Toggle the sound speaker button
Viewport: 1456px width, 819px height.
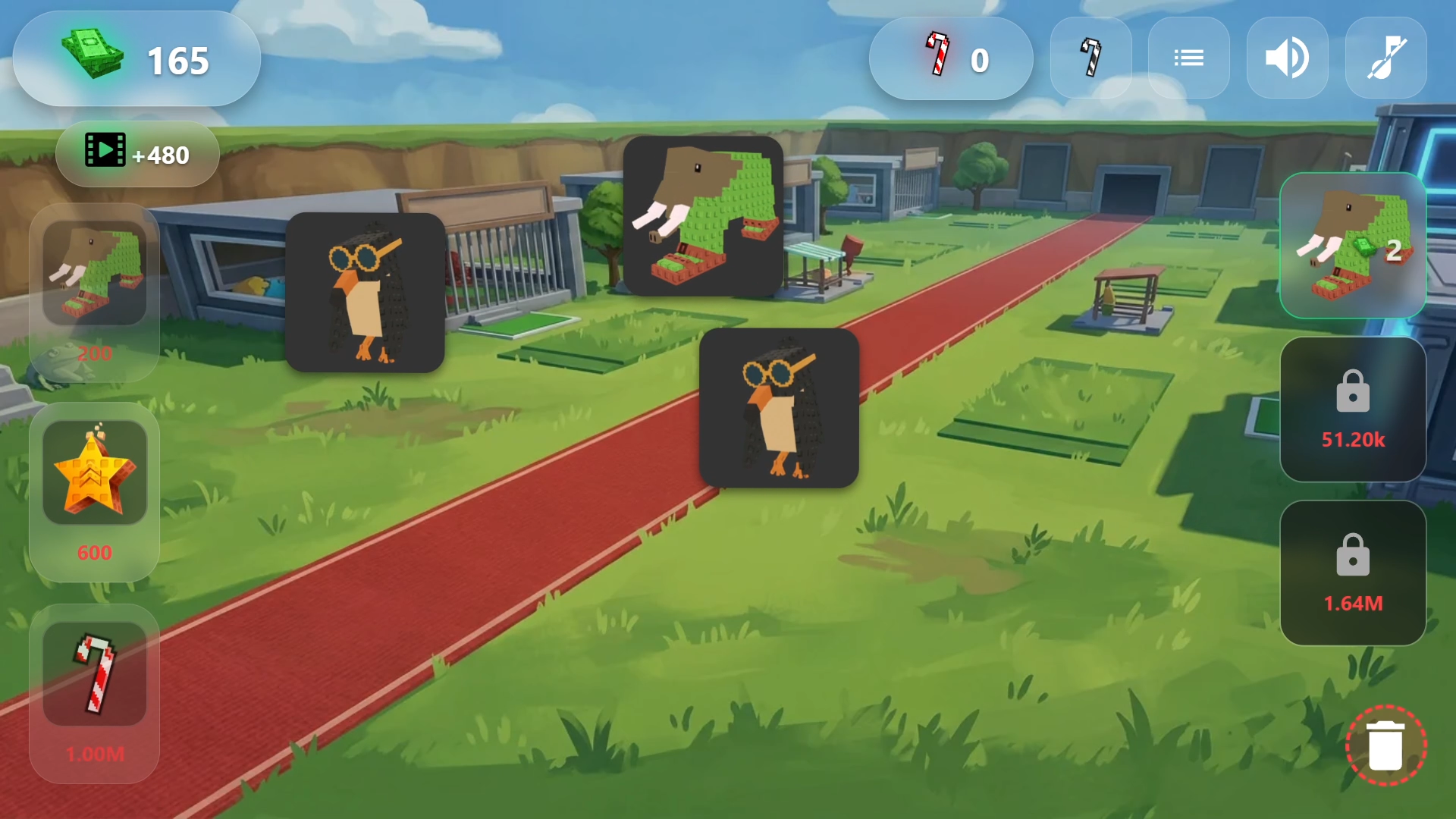click(1287, 58)
